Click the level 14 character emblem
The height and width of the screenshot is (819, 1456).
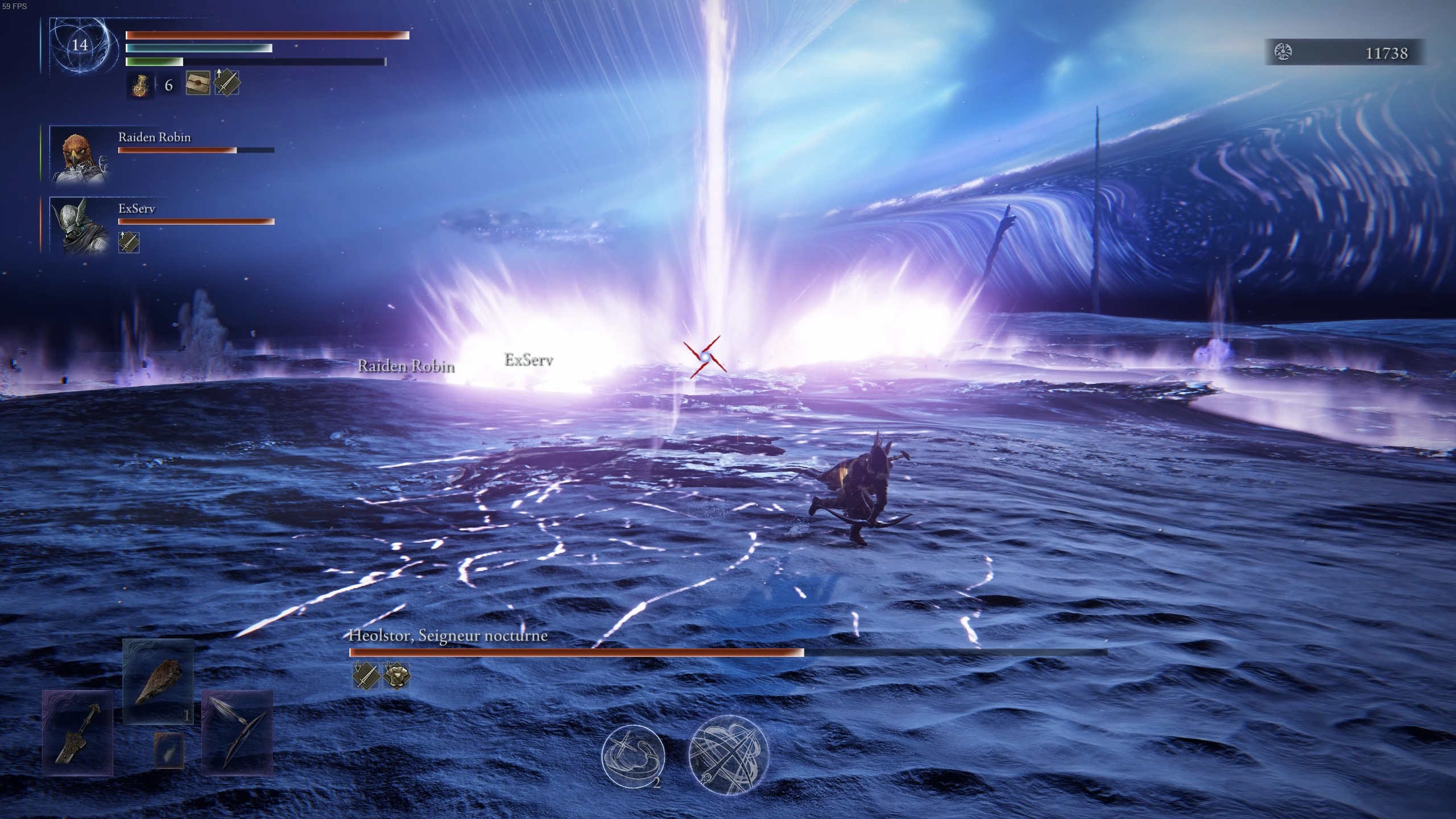click(x=80, y=45)
